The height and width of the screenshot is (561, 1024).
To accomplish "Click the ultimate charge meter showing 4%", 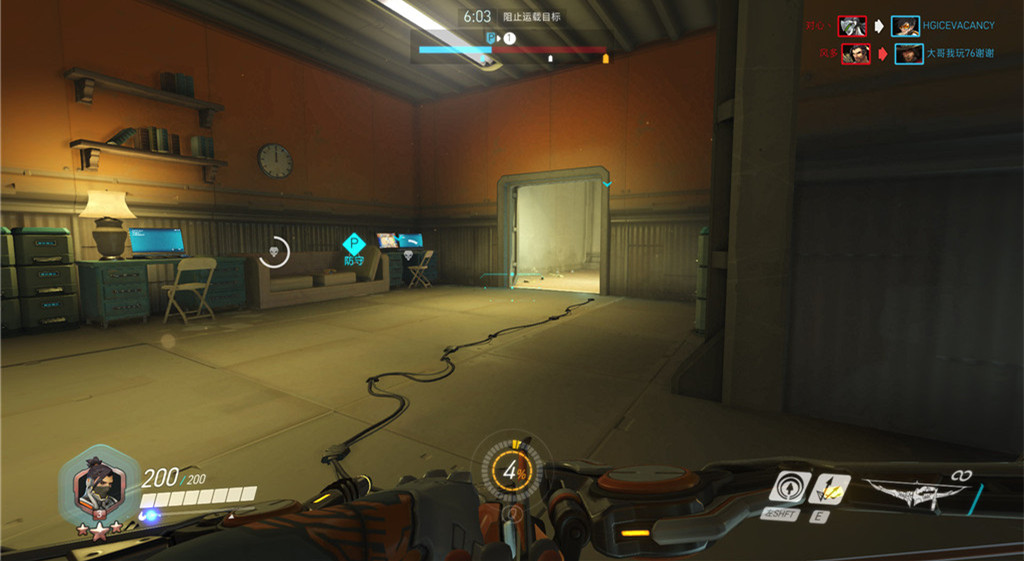I will (513, 470).
